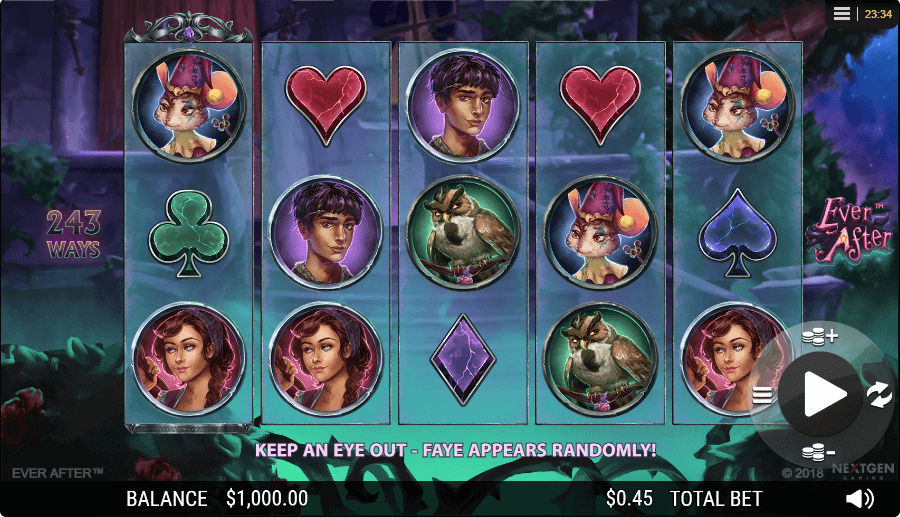Increase the bet with the coins plus button
Viewport: 900px width, 517px height.
pyautogui.click(x=819, y=336)
